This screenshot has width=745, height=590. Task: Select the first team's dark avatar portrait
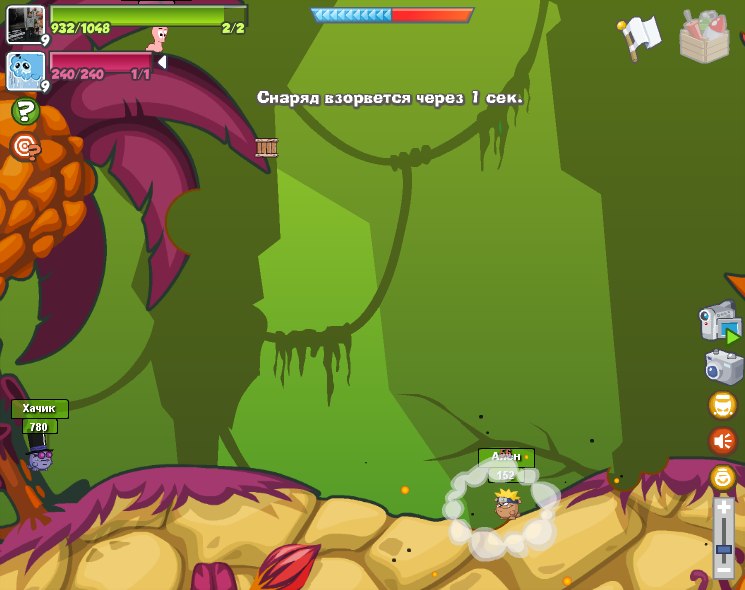click(x=25, y=24)
